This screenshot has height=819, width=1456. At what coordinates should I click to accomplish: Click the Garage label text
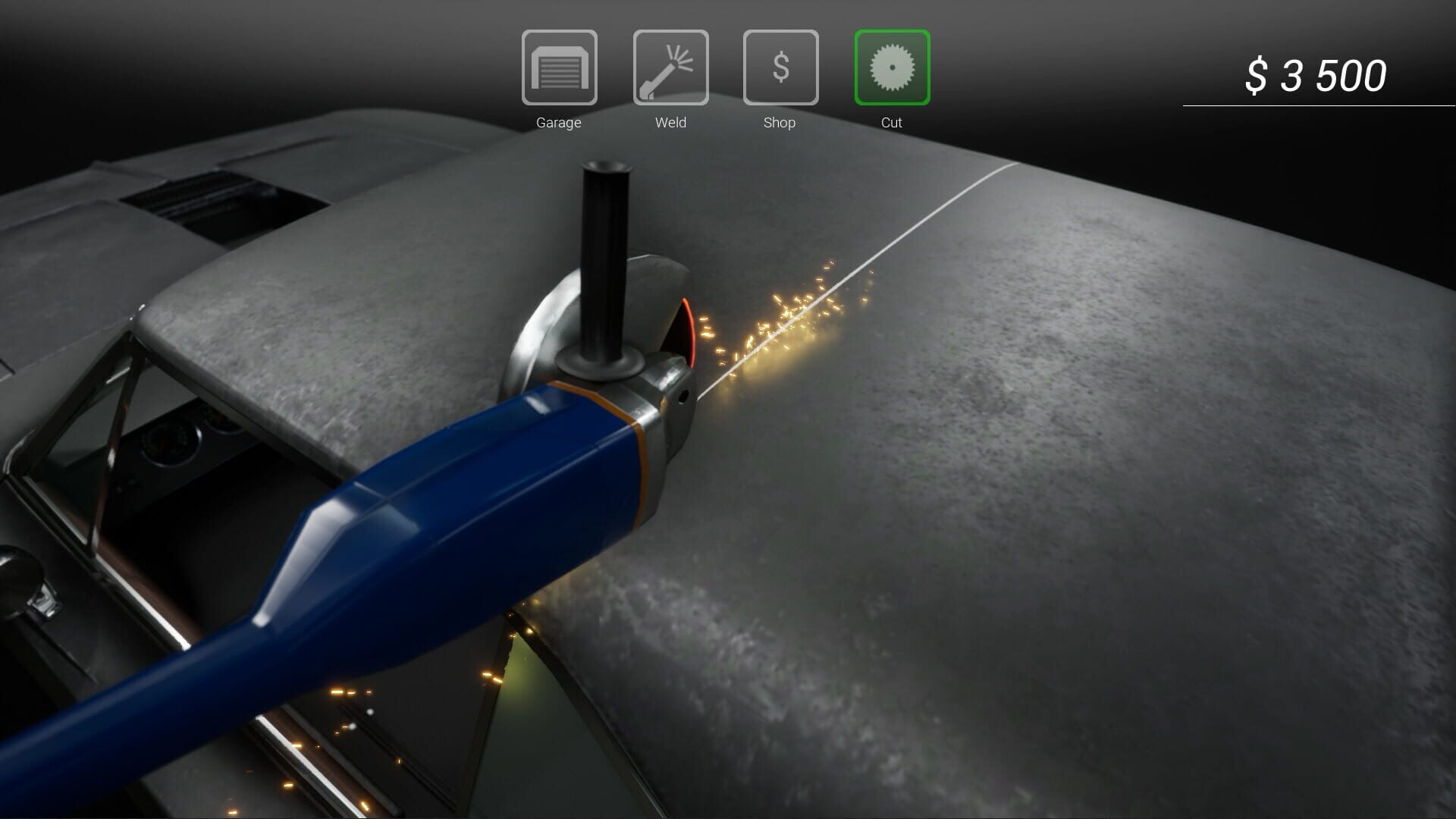point(559,123)
